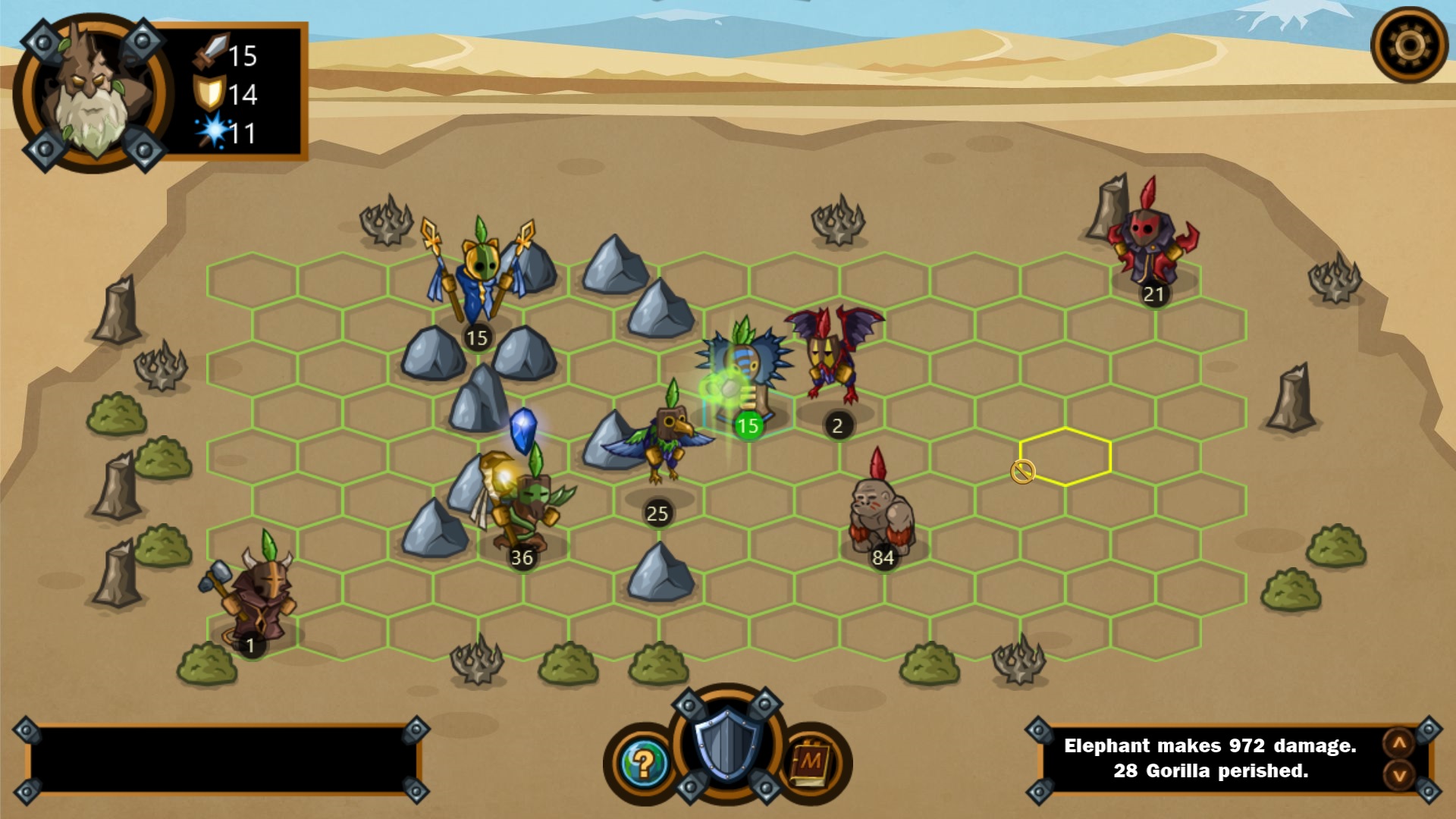The image size is (1456, 819).
Task: Click the no-entry symbol beside the yellow hex
Action: tap(1022, 472)
